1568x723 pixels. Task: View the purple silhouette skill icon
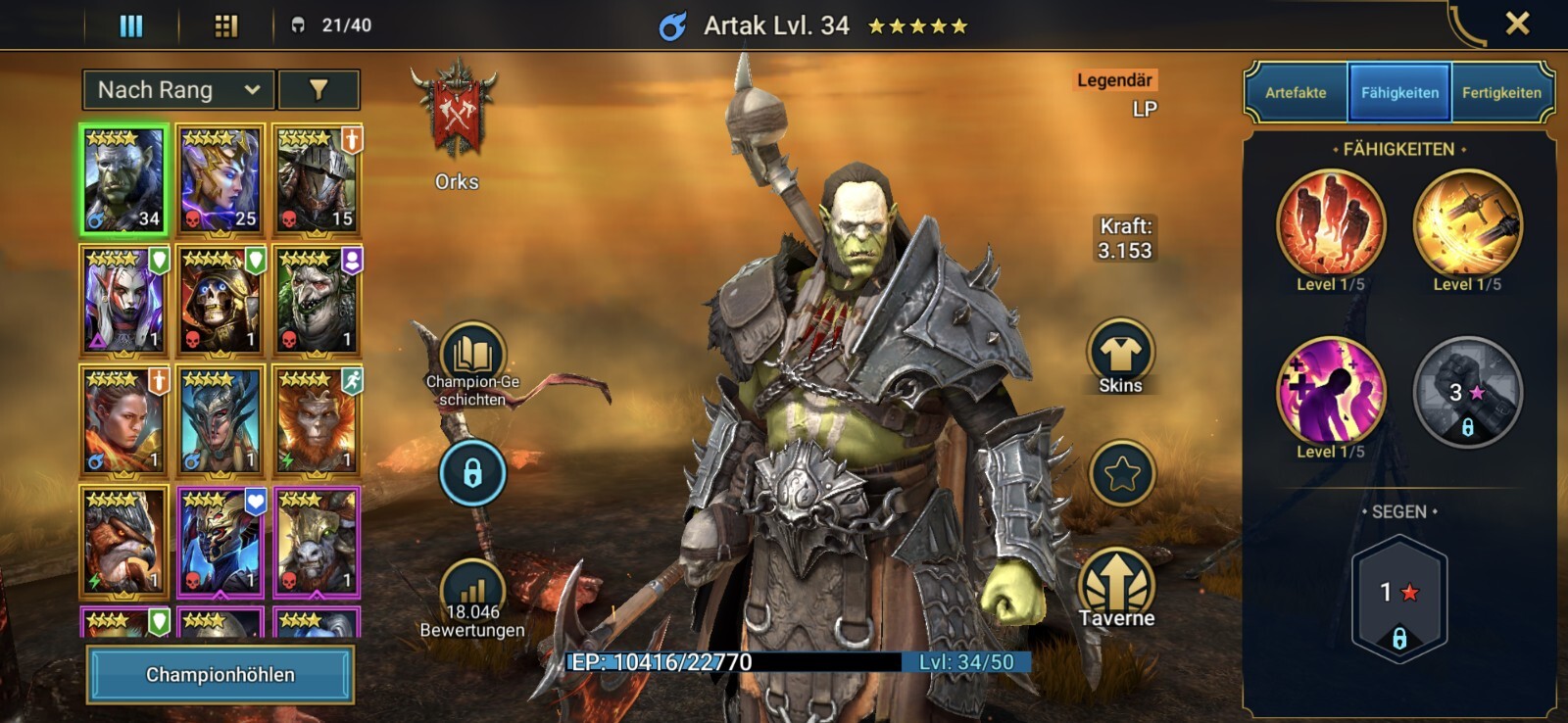1331,392
